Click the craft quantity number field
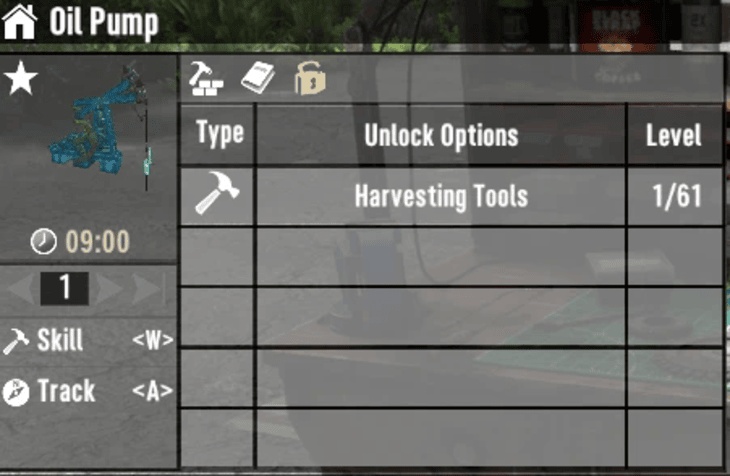This screenshot has width=730, height=476. tap(65, 288)
